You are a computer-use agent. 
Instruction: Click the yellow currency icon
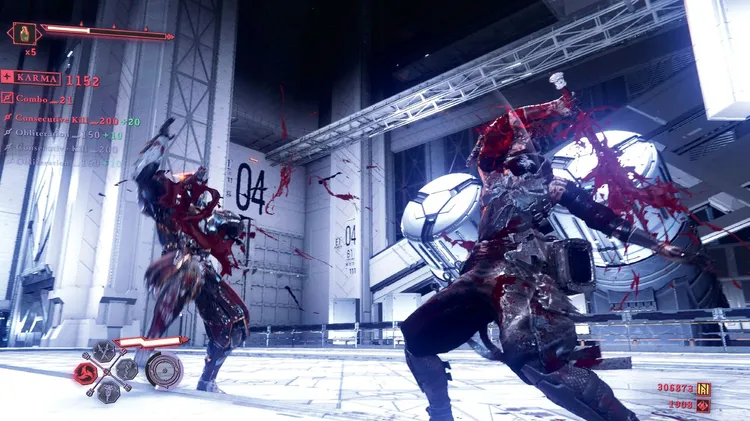[703, 388]
